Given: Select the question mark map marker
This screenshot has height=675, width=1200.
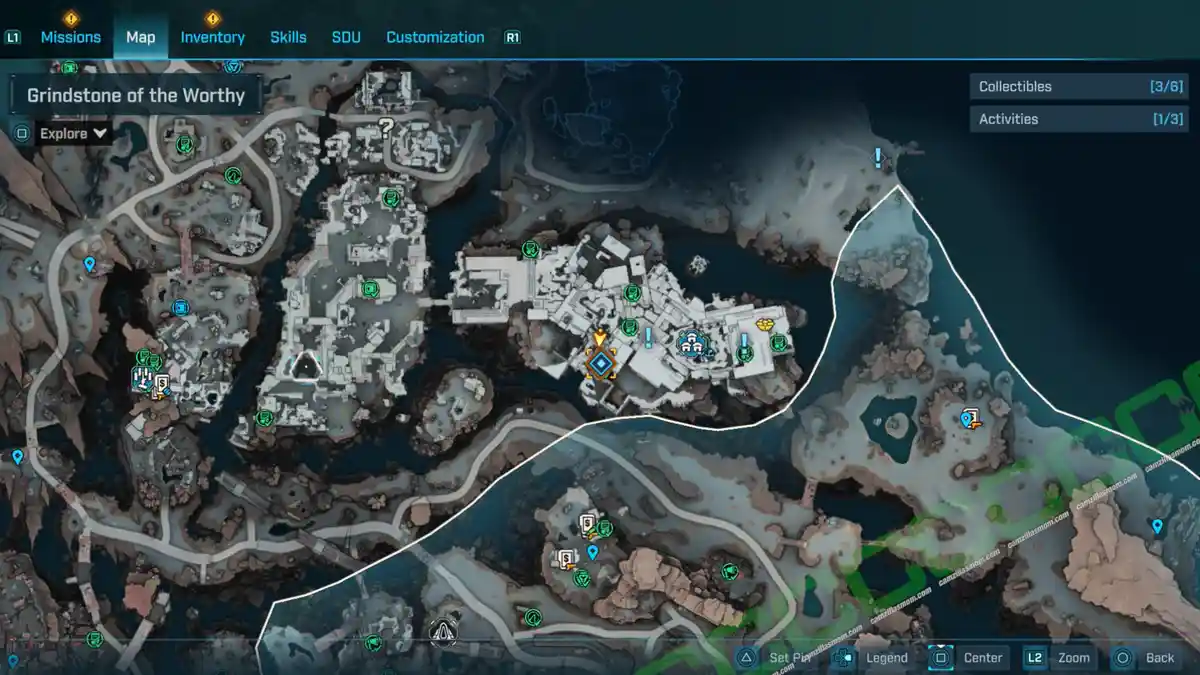Looking at the screenshot, I should click(385, 126).
